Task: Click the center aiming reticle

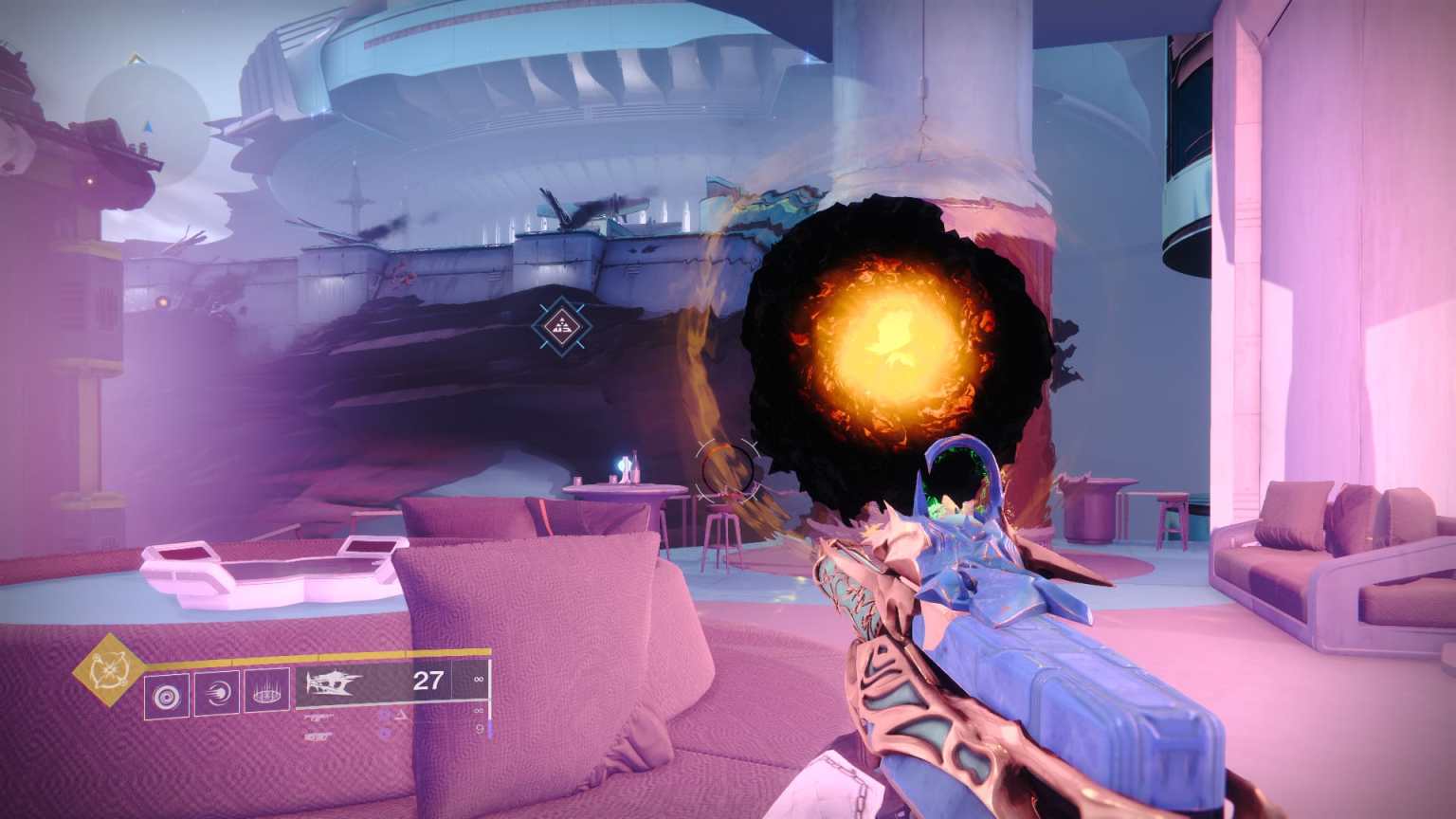Action: pos(726,471)
